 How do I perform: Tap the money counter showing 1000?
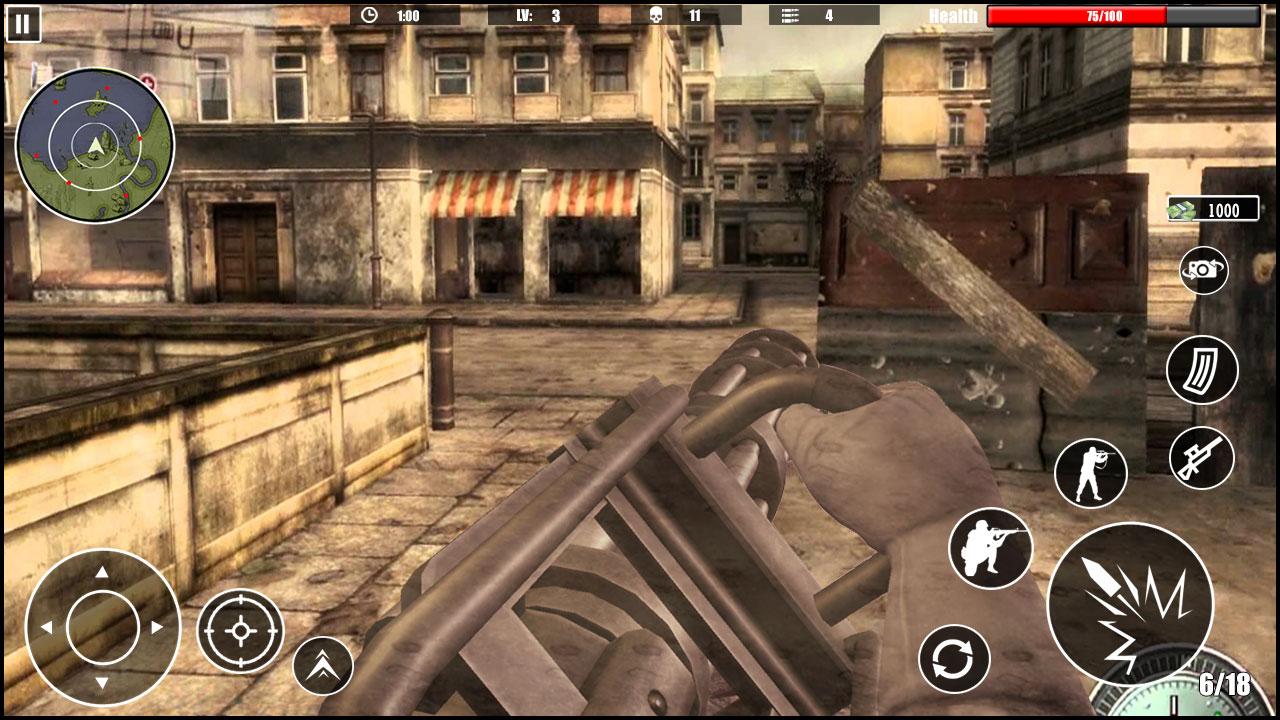pyautogui.click(x=1212, y=210)
